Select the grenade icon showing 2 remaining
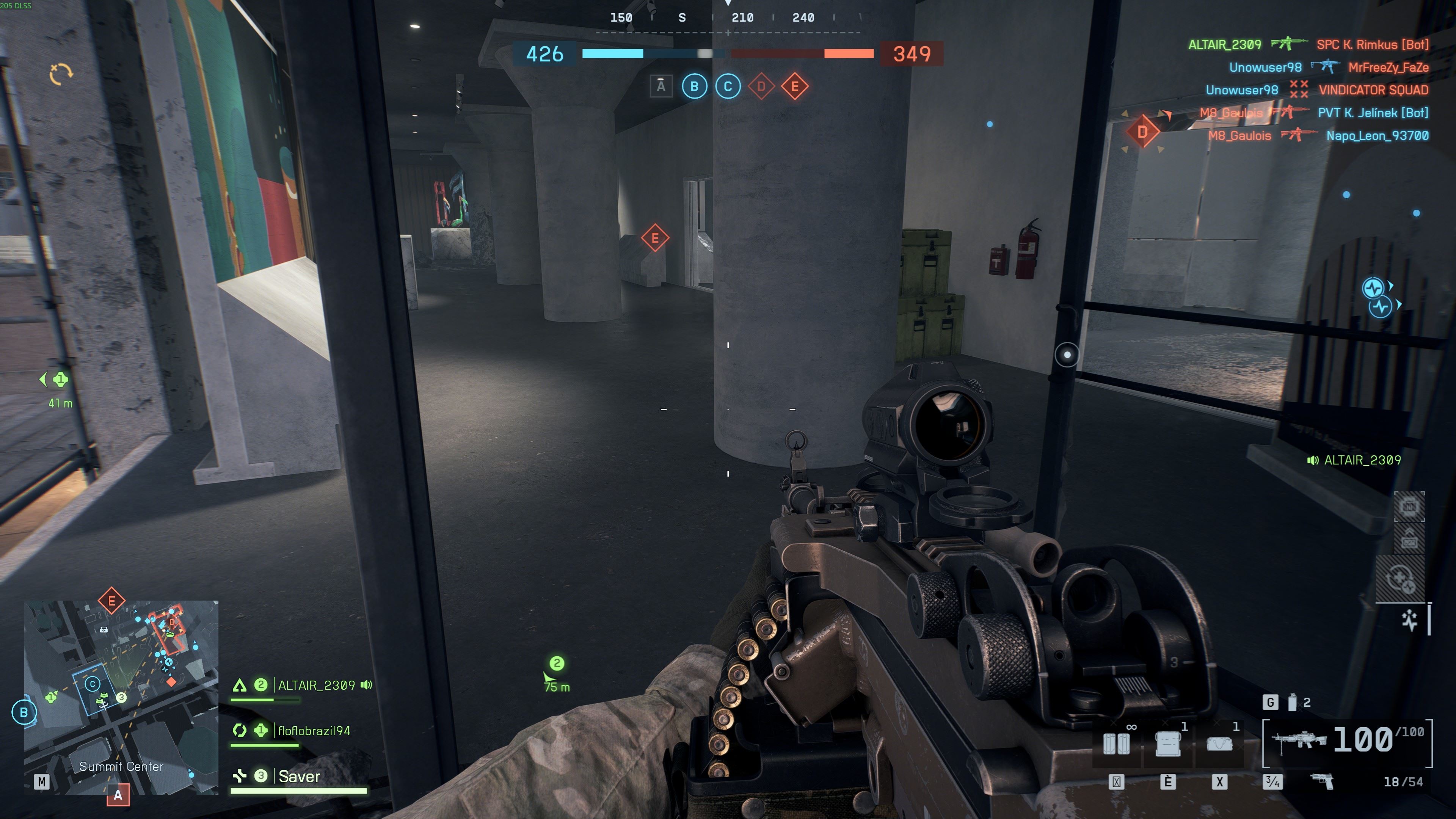 coord(1293,702)
